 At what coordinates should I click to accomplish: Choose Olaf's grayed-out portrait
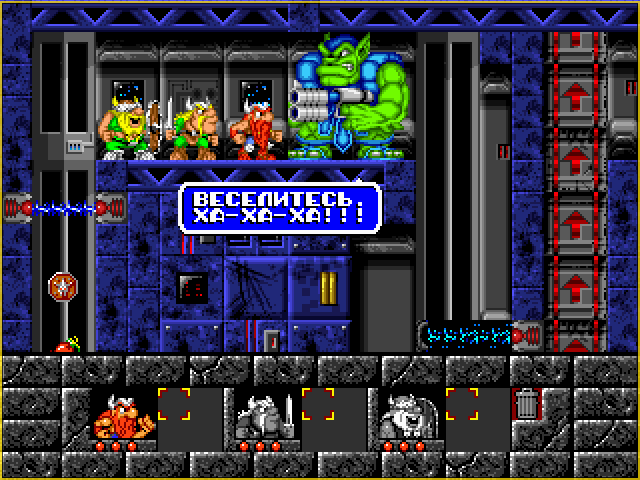point(409,416)
